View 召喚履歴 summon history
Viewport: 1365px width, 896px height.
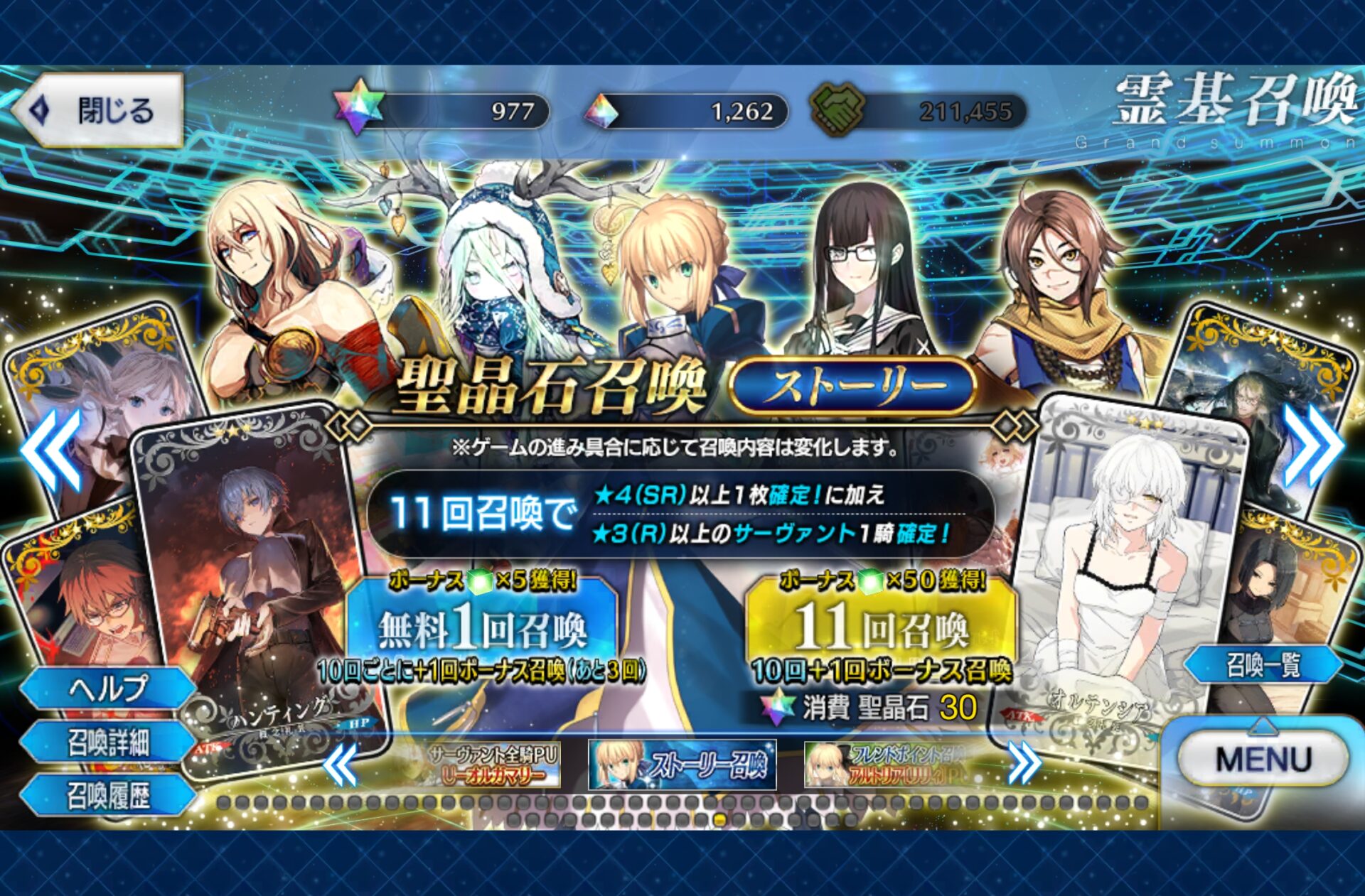click(108, 796)
